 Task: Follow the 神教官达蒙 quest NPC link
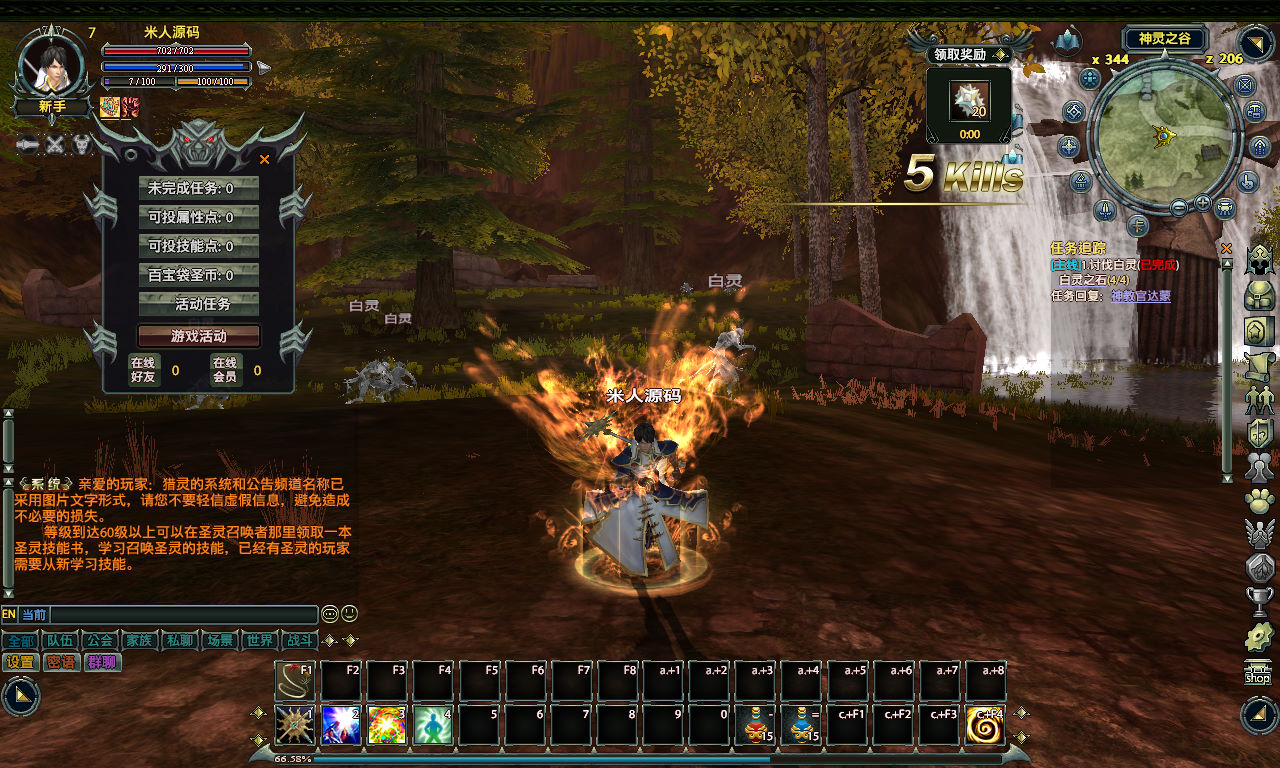[1140, 296]
